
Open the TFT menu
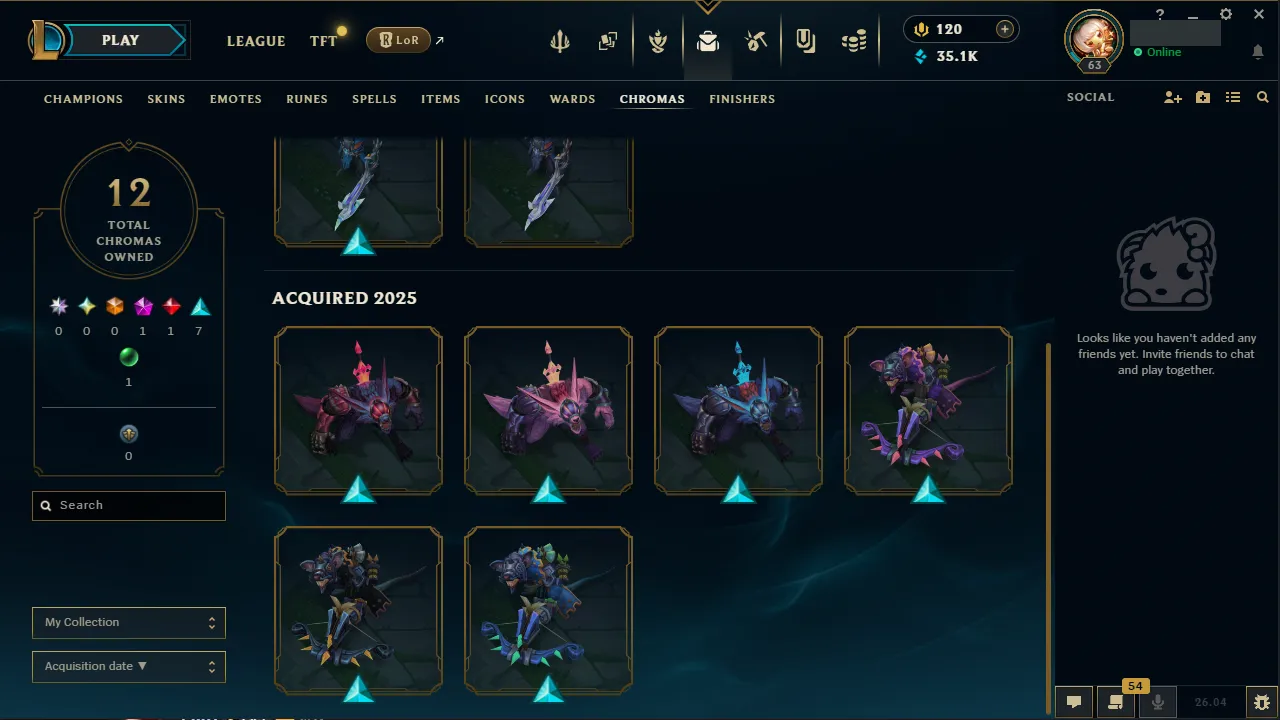322,41
